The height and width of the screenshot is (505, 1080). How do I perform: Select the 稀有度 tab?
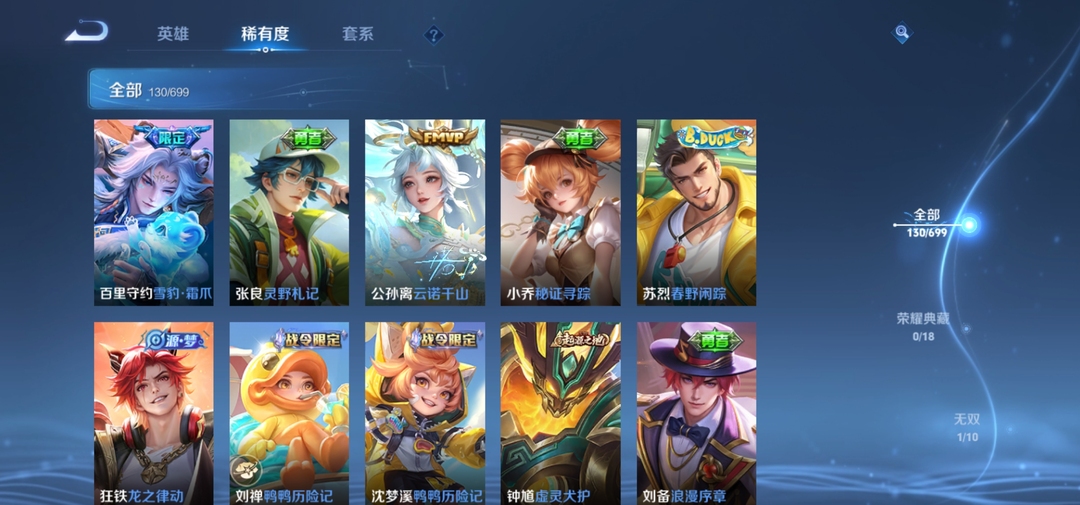click(265, 34)
